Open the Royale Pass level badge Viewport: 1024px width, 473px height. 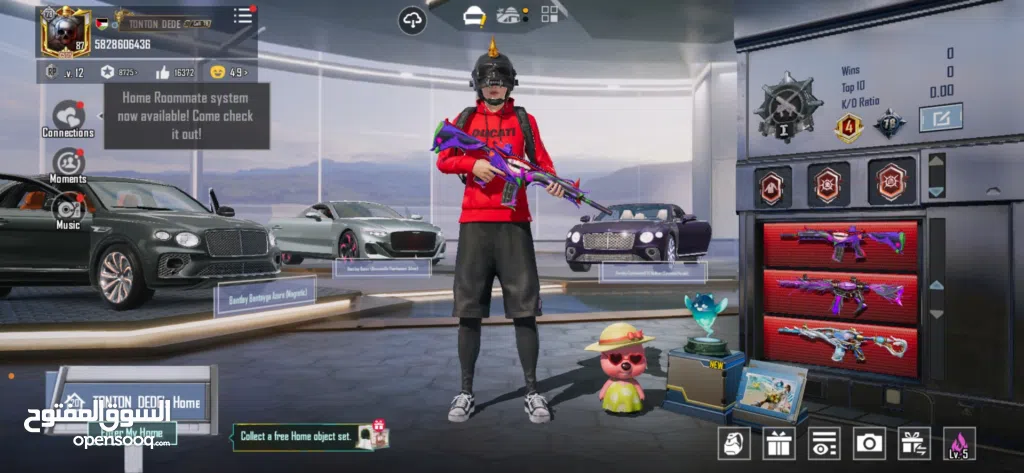point(54,72)
